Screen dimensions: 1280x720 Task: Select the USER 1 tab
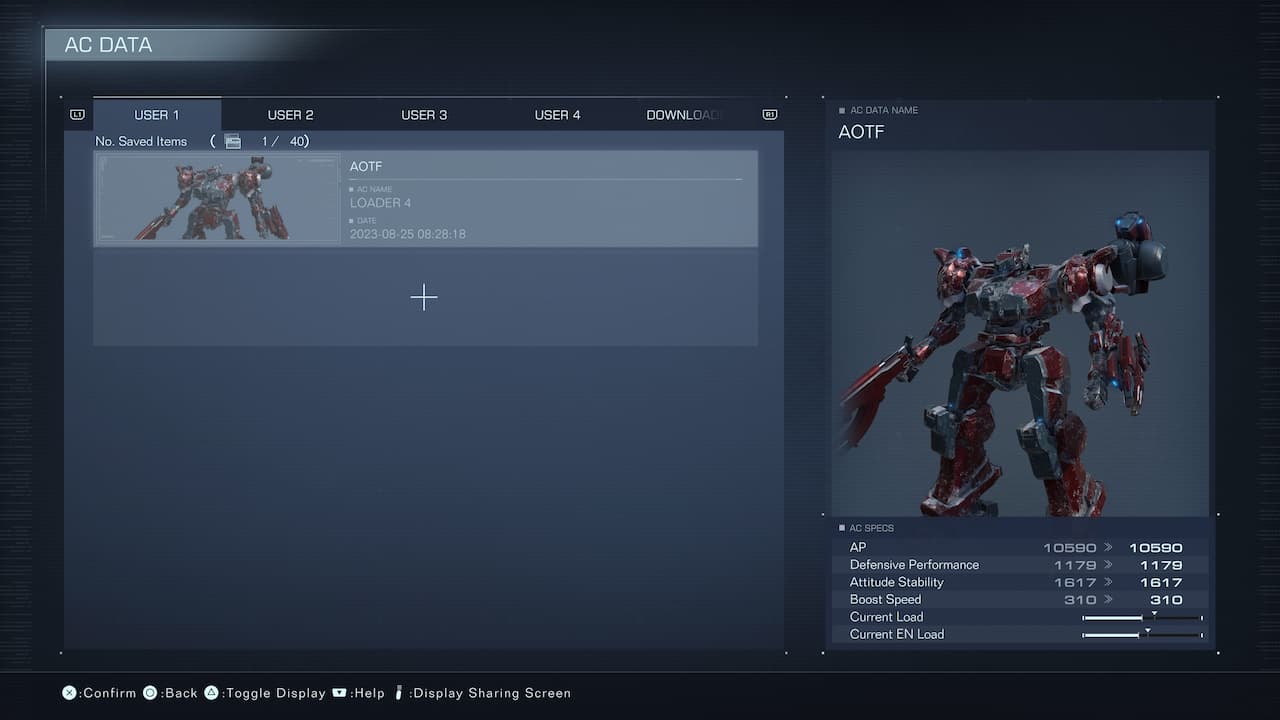tap(156, 114)
